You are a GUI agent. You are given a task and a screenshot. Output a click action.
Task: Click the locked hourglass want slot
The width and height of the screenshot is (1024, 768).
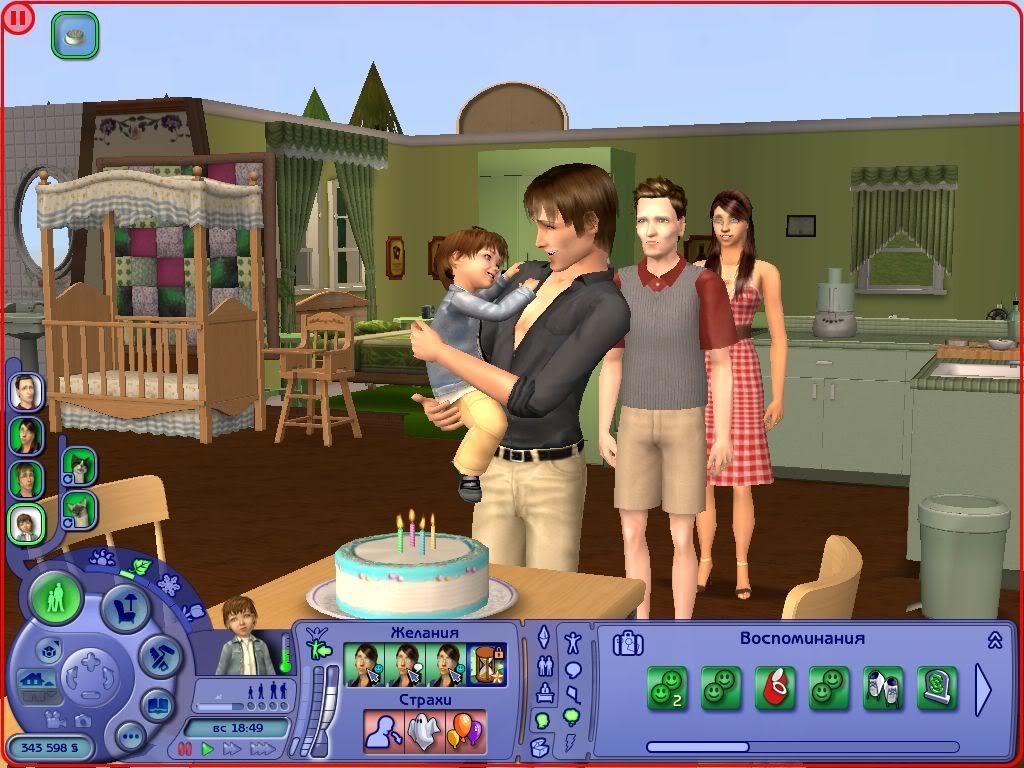(x=487, y=665)
